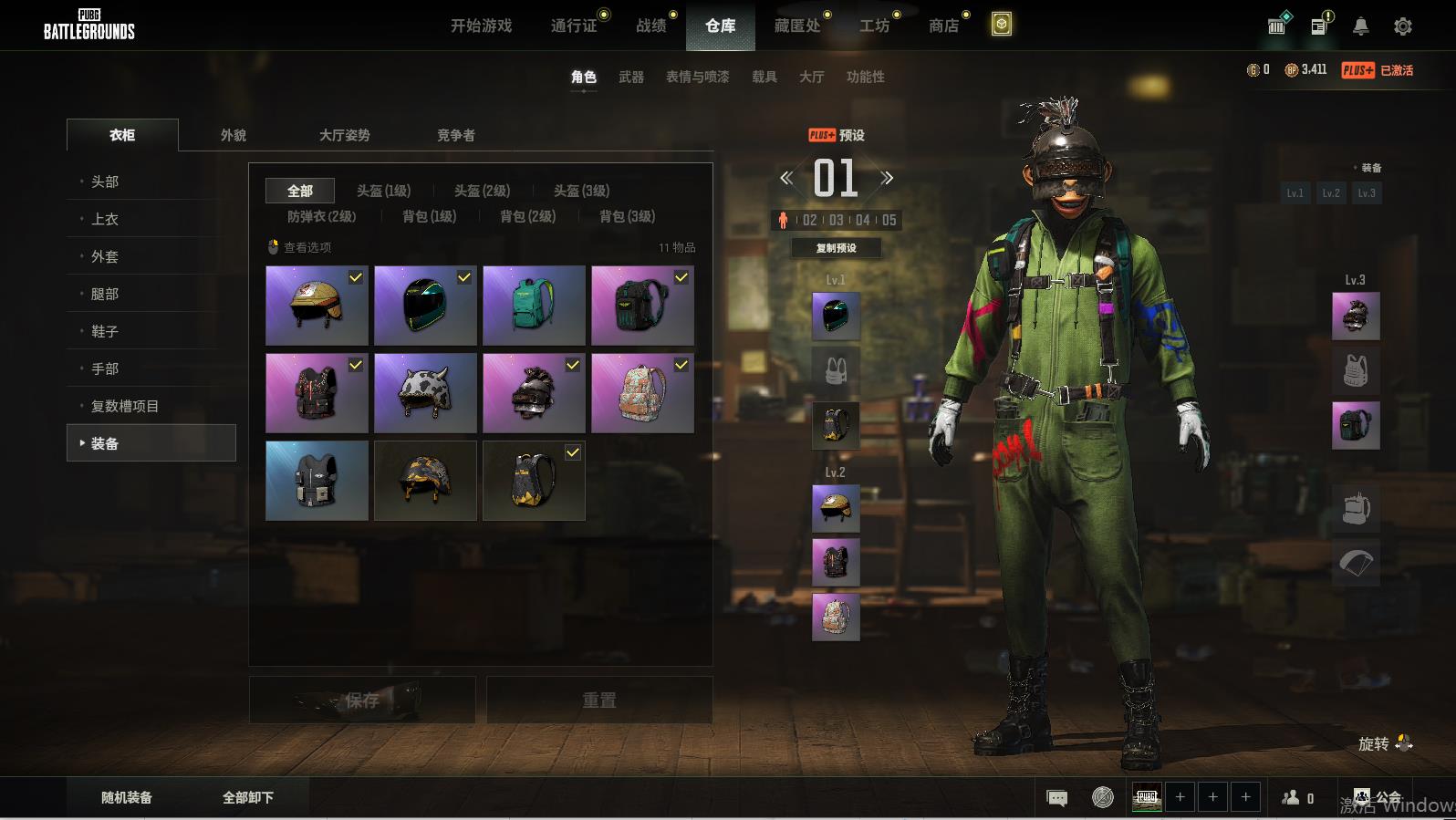This screenshot has height=820, width=1456.
Task: Choose the 鞋子 shoes category
Action: click(x=105, y=331)
